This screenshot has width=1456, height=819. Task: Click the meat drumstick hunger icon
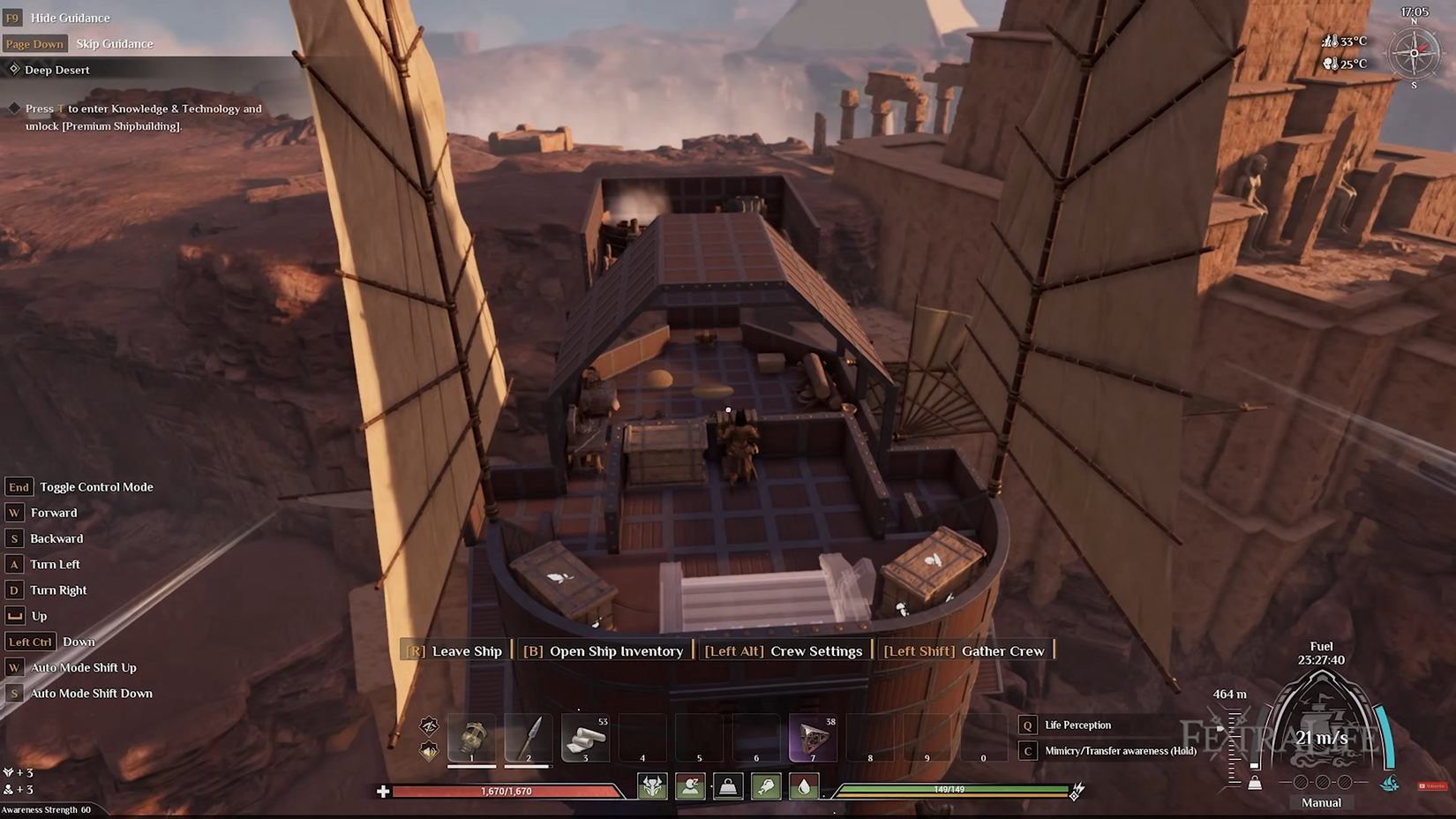[766, 785]
